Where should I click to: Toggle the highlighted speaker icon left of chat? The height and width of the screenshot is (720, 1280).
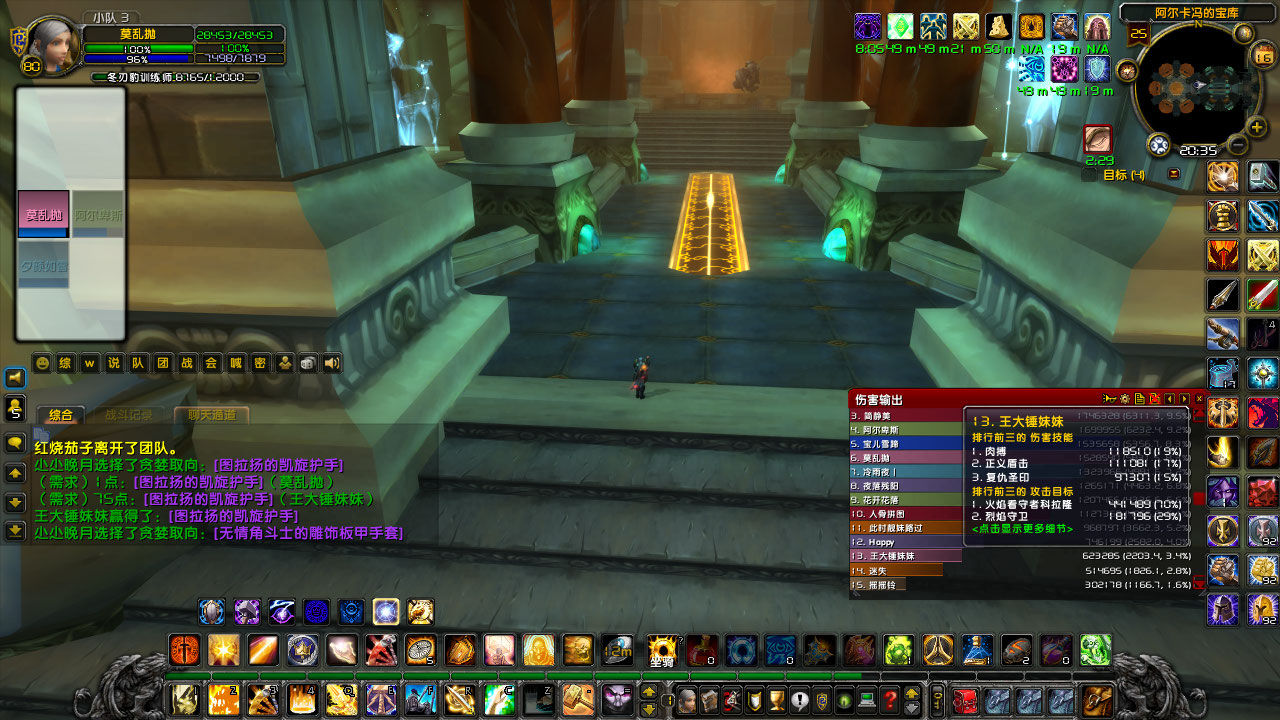(14, 378)
